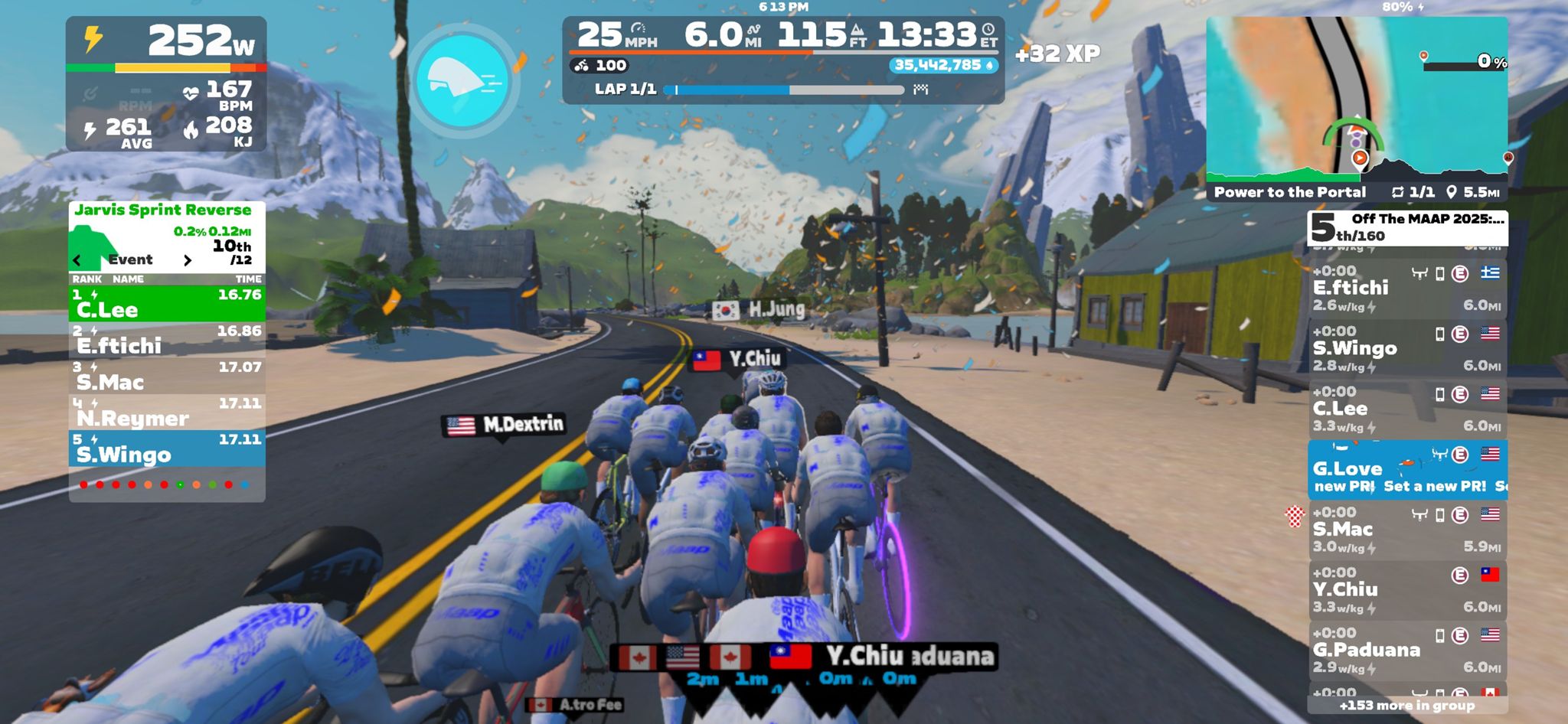Go to previous segment leaderboard

coord(77,260)
